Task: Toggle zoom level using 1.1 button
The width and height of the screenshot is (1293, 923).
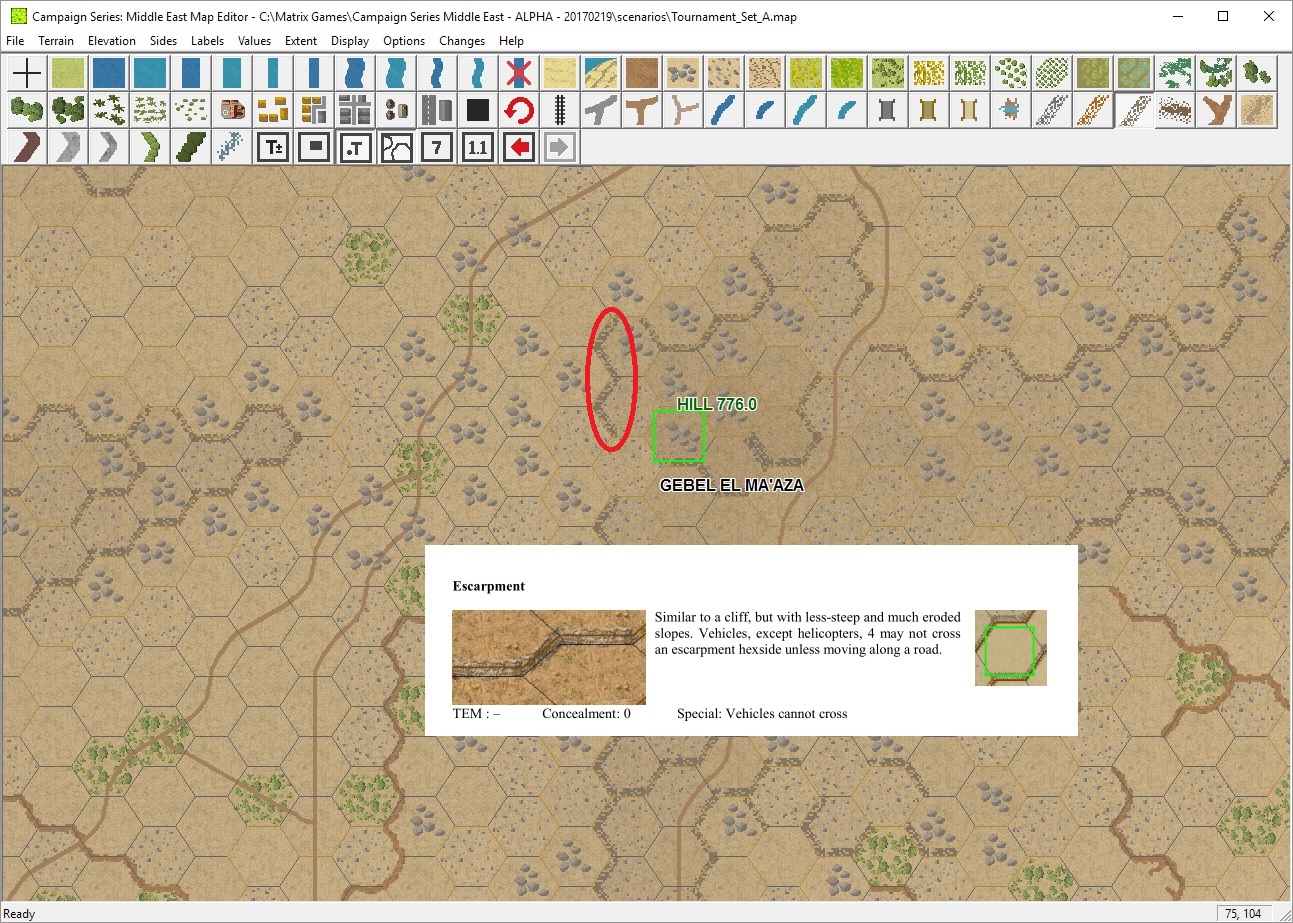Action: [x=477, y=147]
